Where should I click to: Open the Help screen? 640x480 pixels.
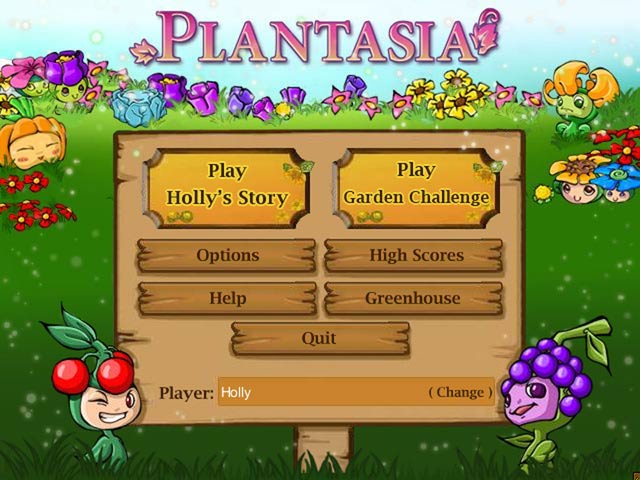227,298
